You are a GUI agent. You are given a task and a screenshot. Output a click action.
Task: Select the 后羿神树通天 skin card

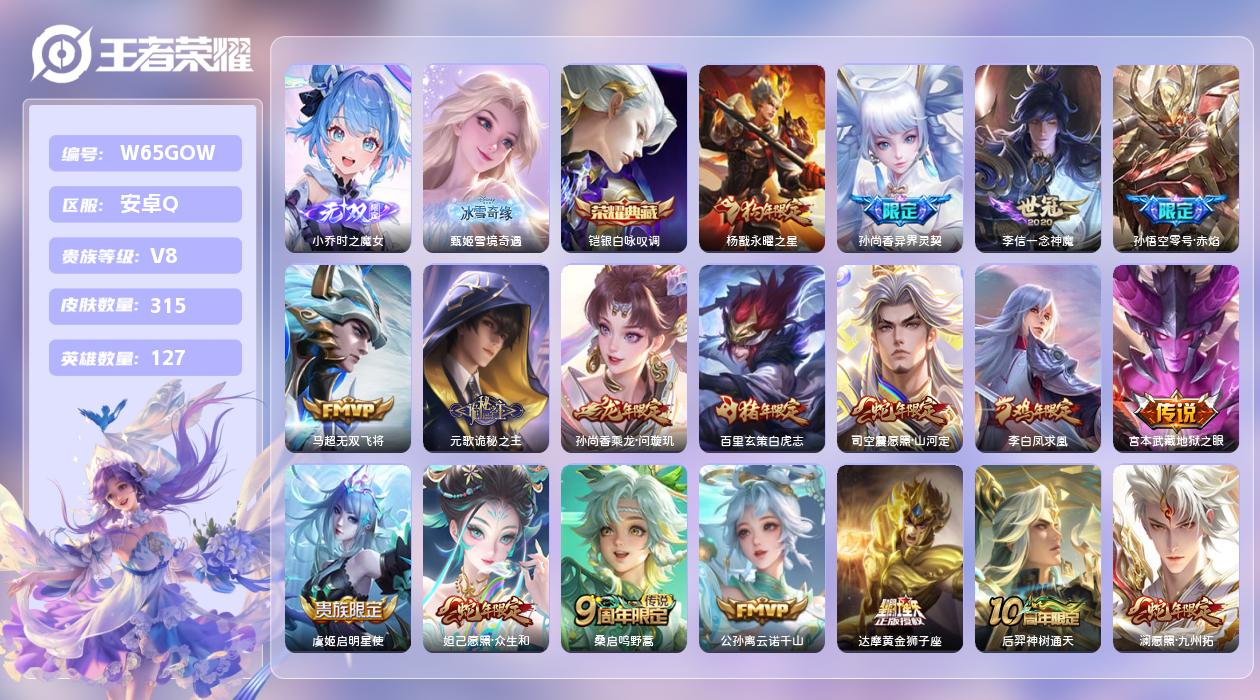click(1038, 558)
